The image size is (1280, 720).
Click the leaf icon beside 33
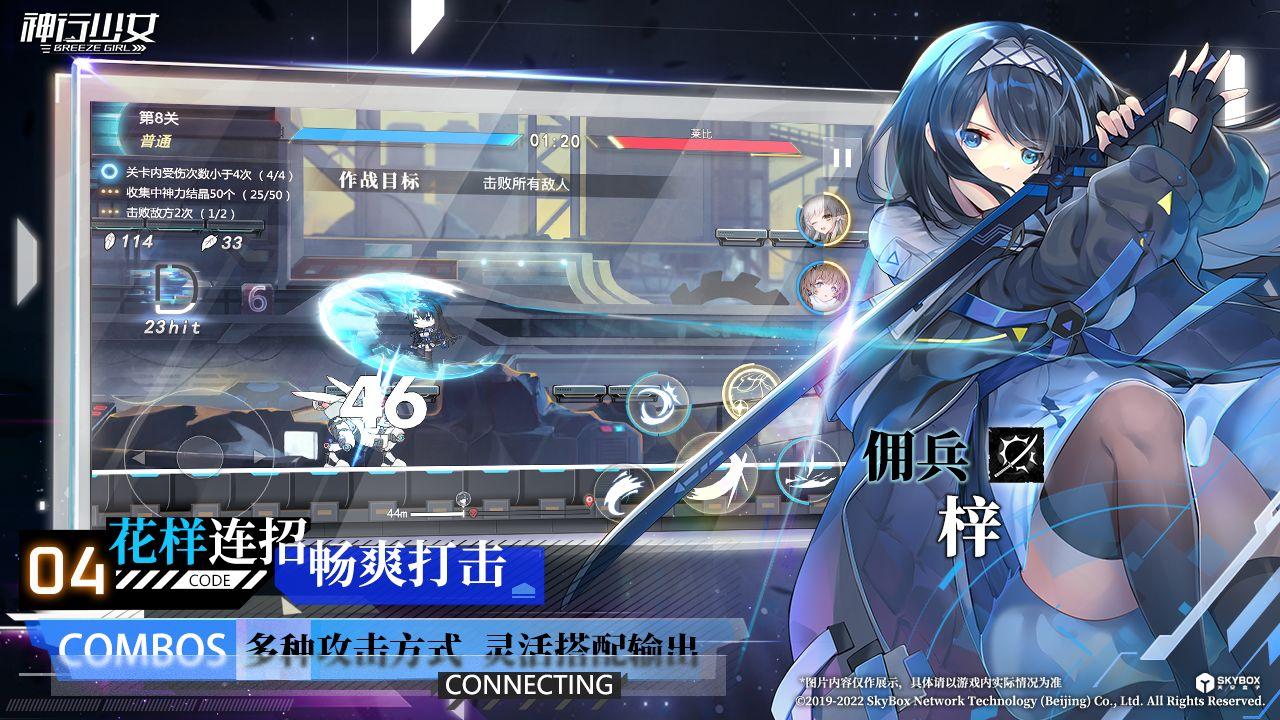(x=209, y=243)
